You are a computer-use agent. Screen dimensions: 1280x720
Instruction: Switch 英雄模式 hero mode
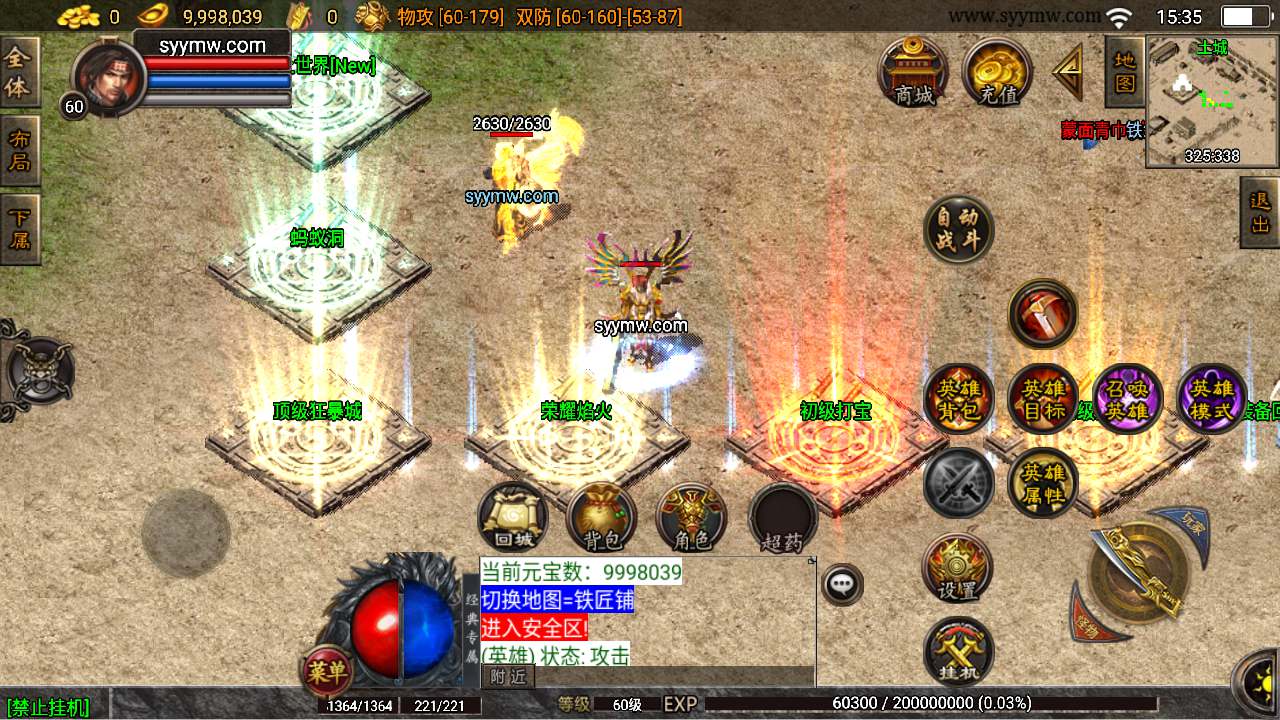[x=1212, y=398]
